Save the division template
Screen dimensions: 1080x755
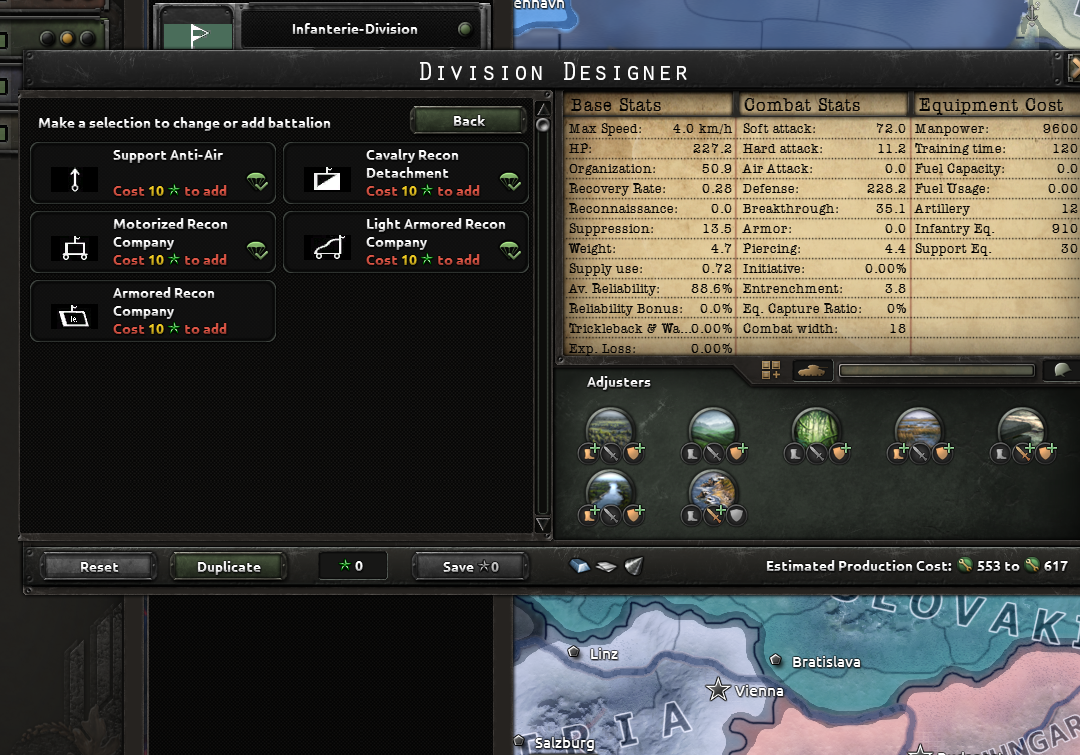tap(470, 567)
